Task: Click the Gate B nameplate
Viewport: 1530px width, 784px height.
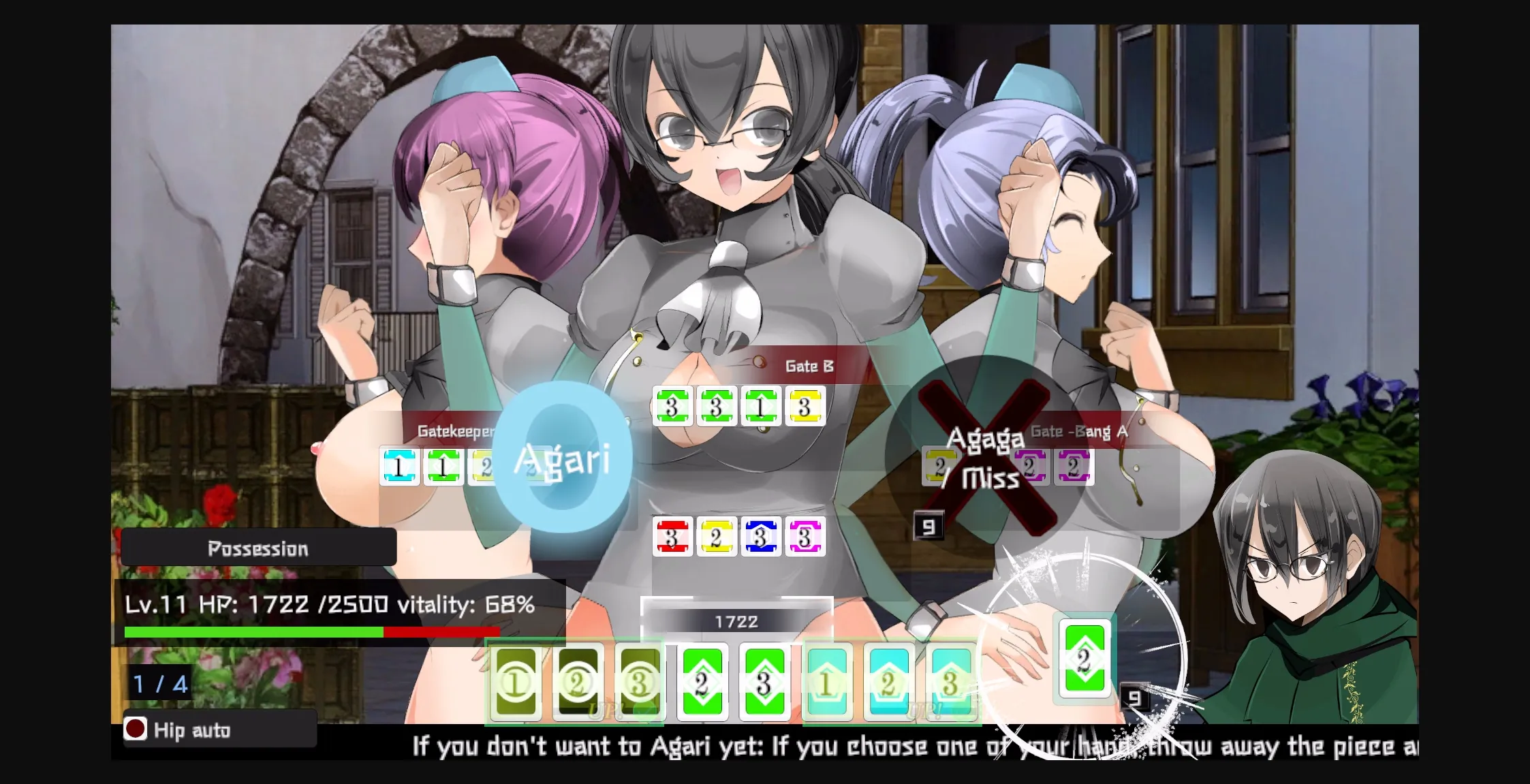Action: (x=809, y=366)
